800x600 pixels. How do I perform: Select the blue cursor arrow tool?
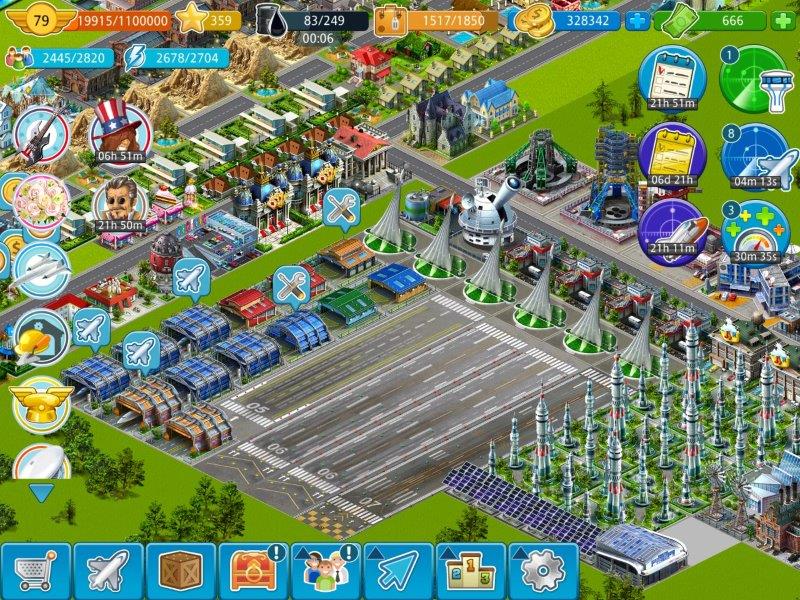398,571
